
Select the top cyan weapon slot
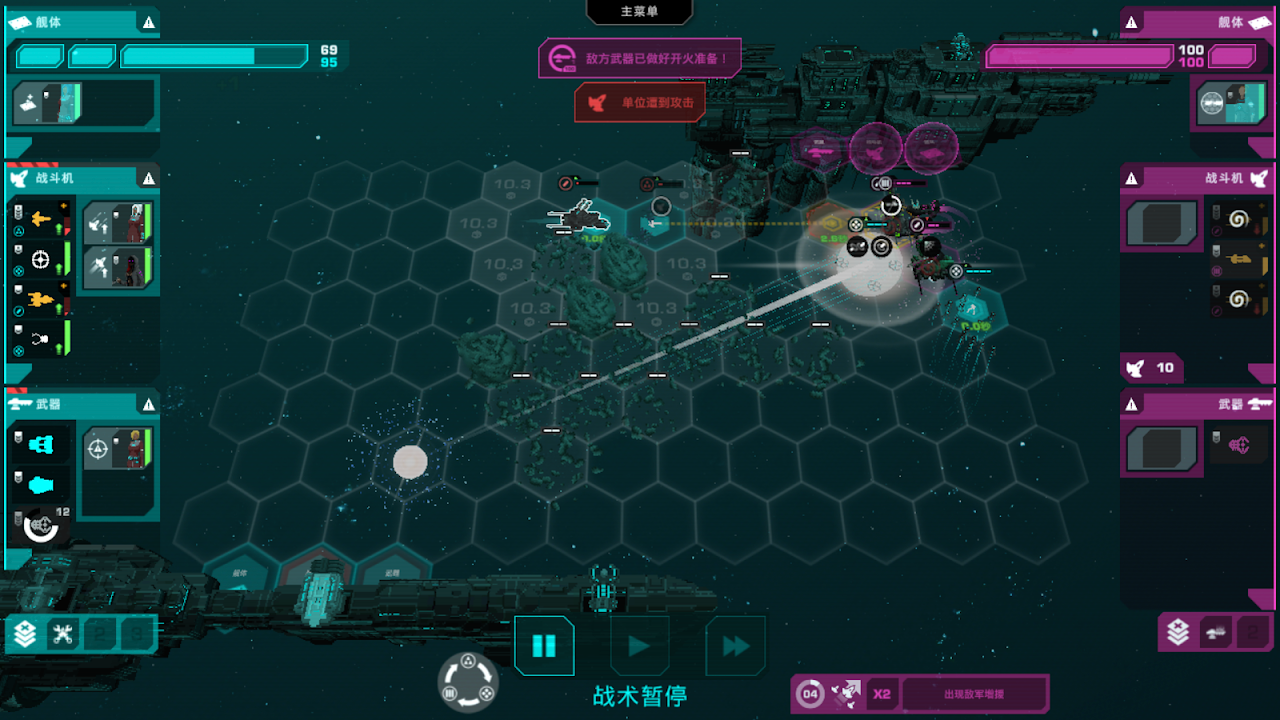tap(41, 444)
